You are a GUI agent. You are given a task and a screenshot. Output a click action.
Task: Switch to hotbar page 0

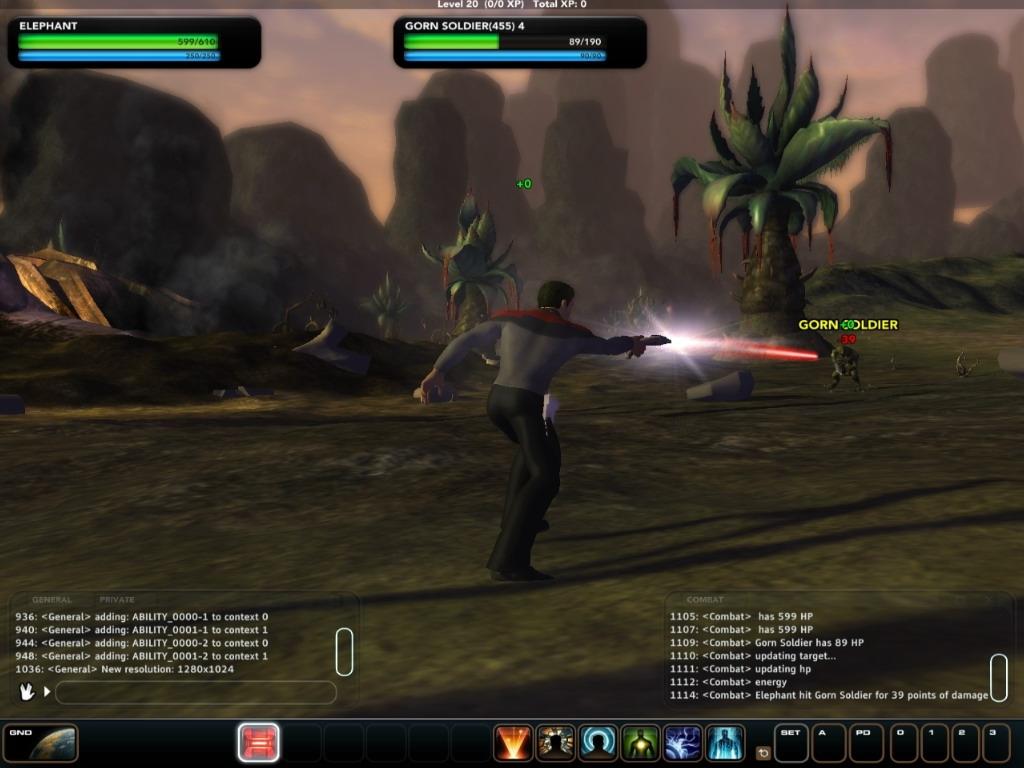pos(904,743)
